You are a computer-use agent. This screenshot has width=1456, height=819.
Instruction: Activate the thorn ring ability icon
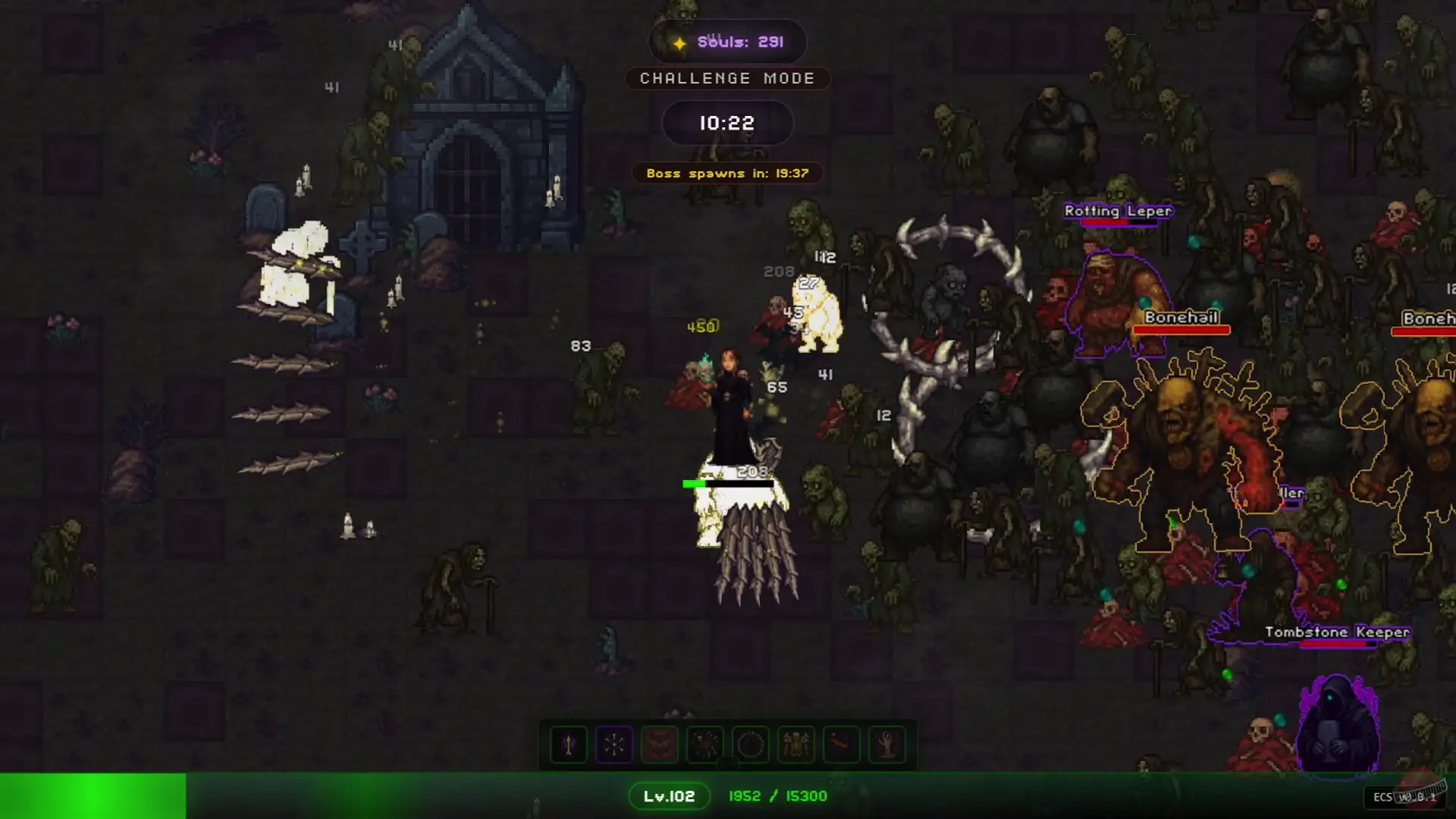(x=750, y=745)
